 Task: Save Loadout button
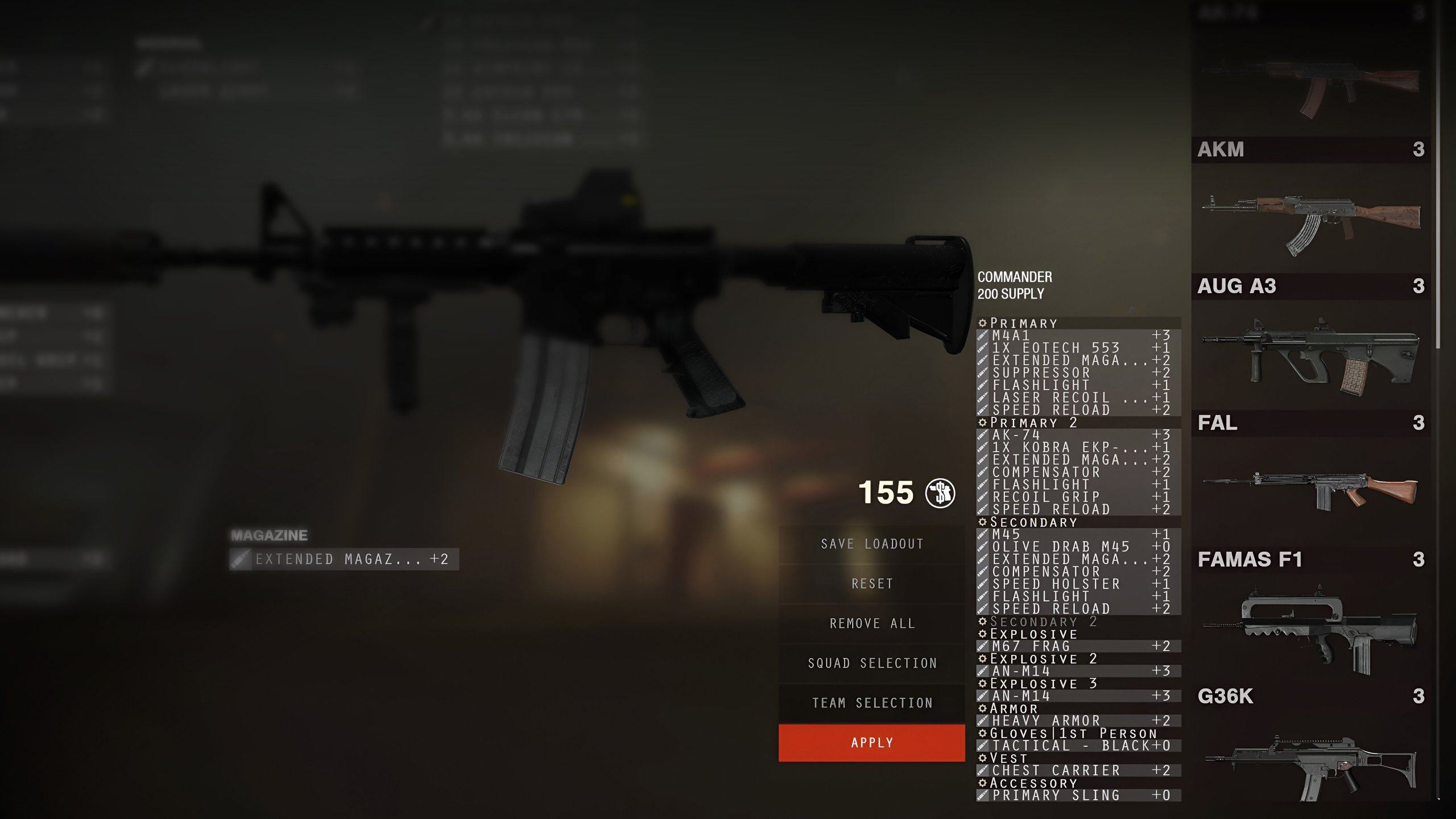(x=871, y=544)
